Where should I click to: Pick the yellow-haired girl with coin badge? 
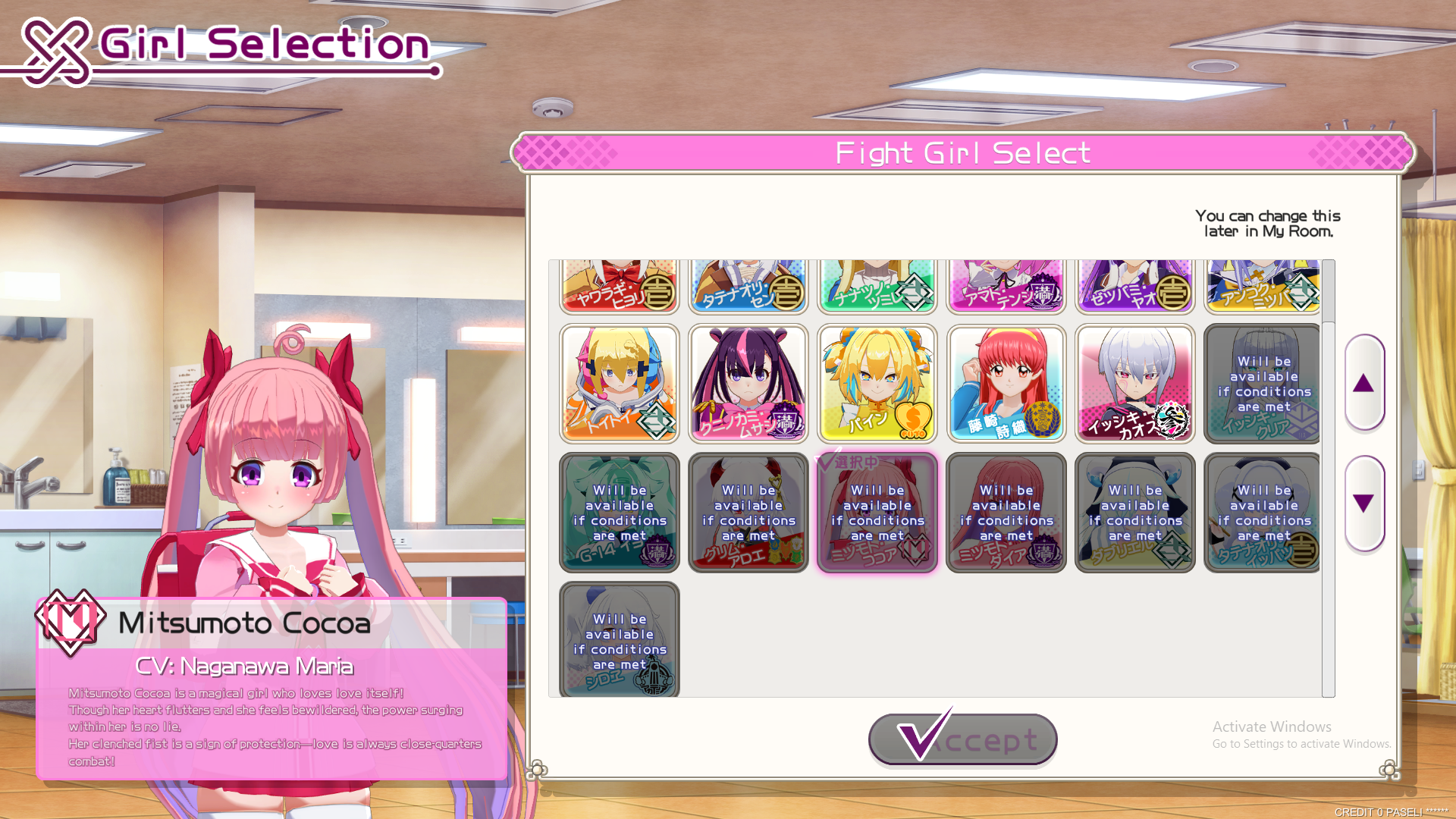click(877, 384)
